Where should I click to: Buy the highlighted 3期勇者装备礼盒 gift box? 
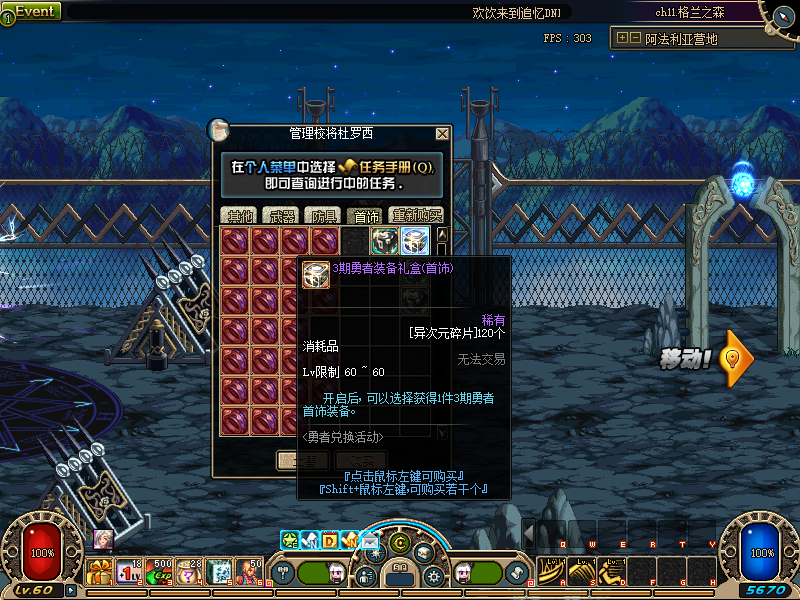coord(415,241)
